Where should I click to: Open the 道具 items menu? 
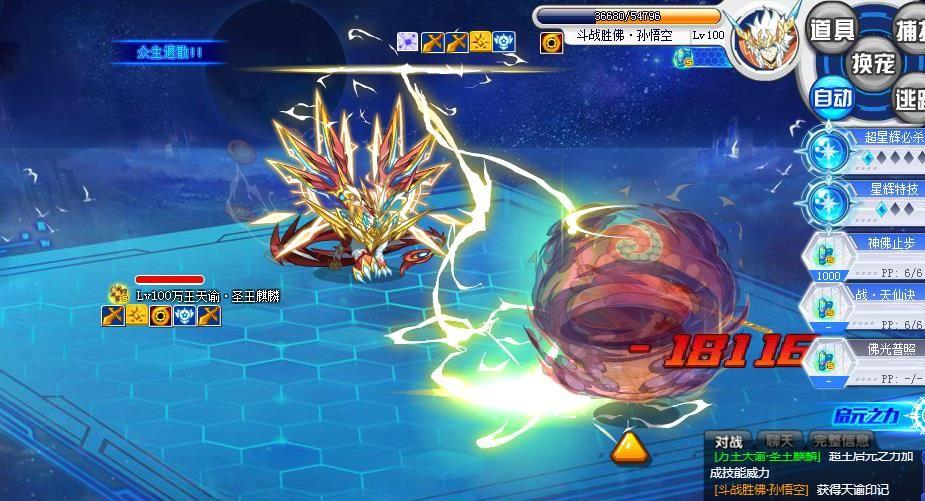[830, 30]
